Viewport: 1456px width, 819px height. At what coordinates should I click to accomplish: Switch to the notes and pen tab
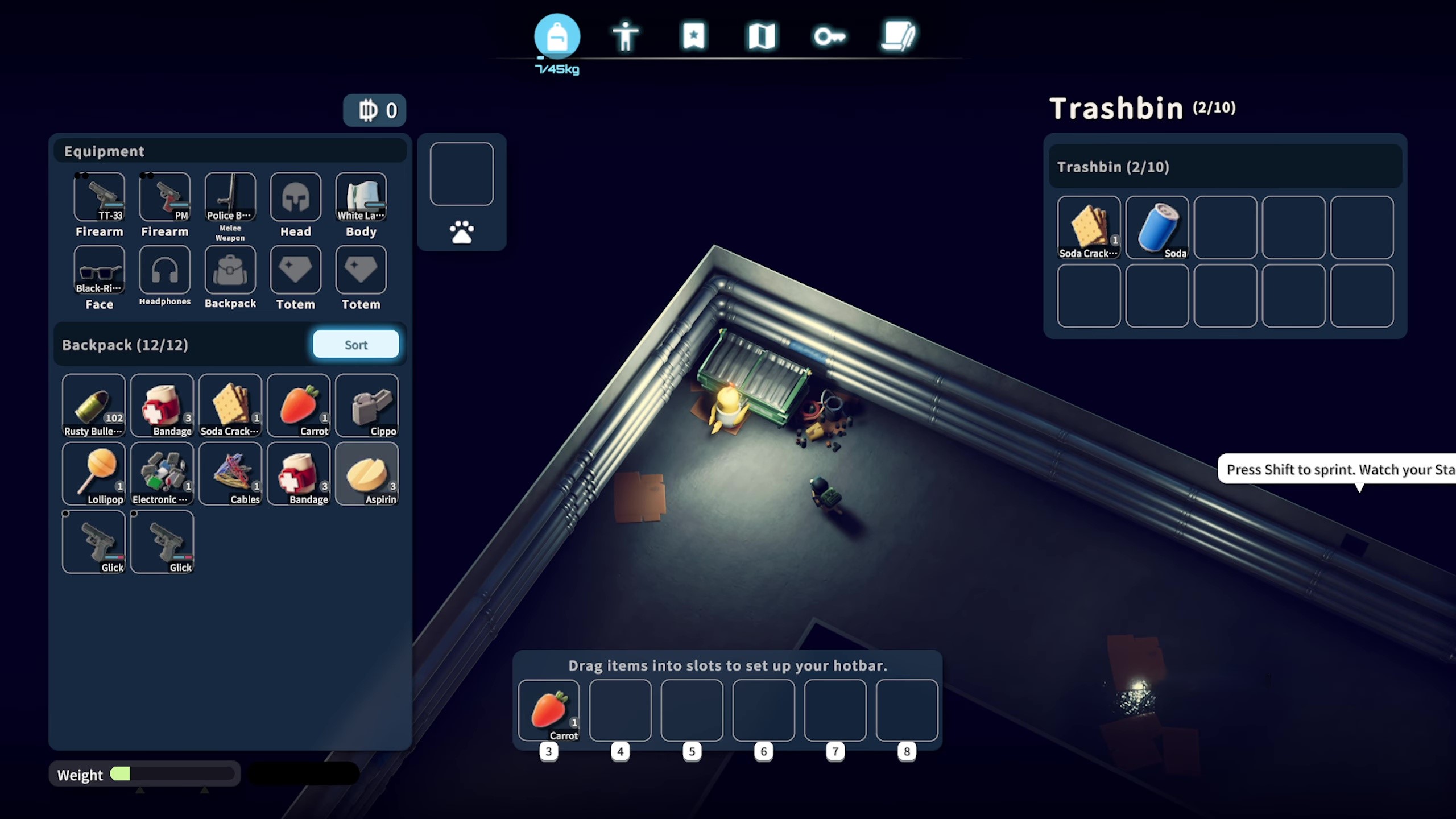pyautogui.click(x=898, y=36)
